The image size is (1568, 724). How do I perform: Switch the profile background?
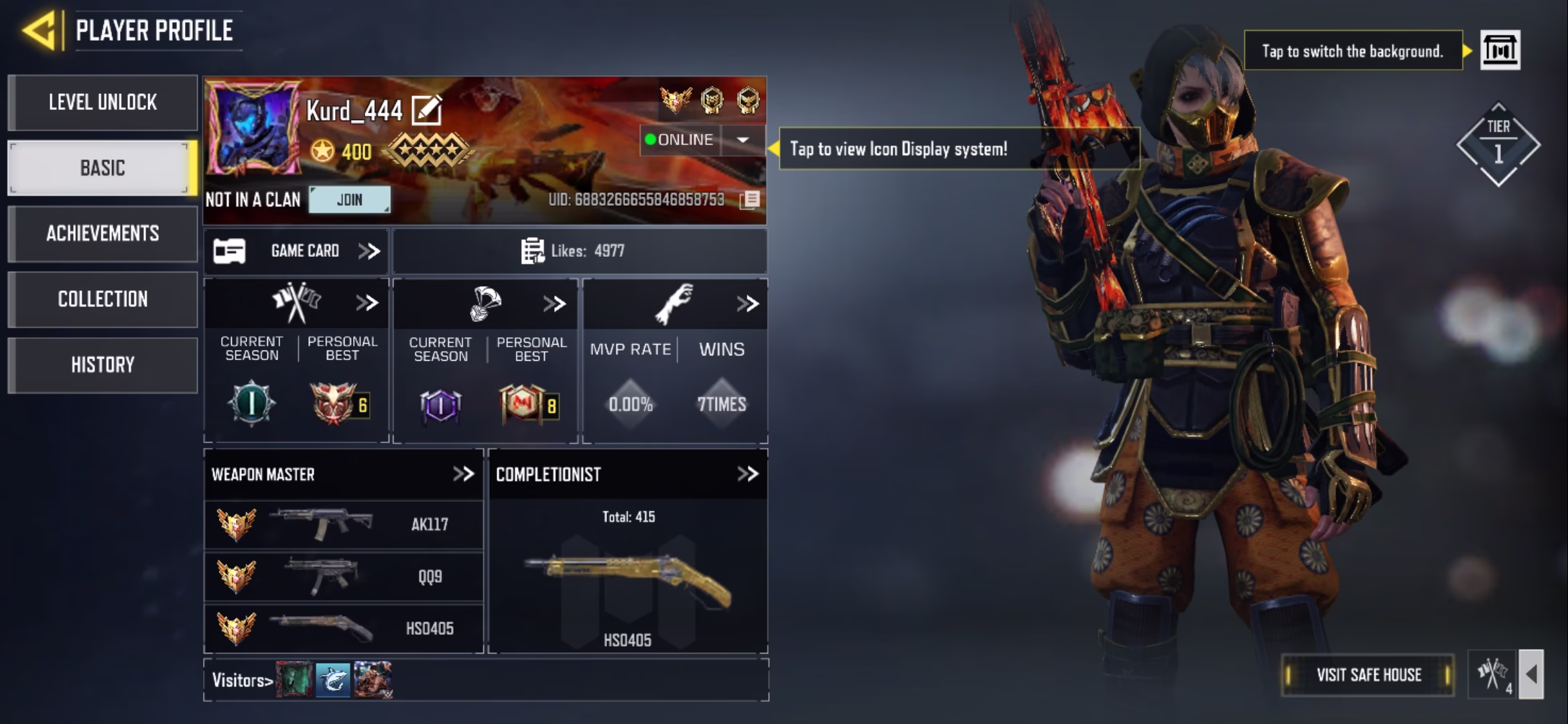coord(1500,50)
